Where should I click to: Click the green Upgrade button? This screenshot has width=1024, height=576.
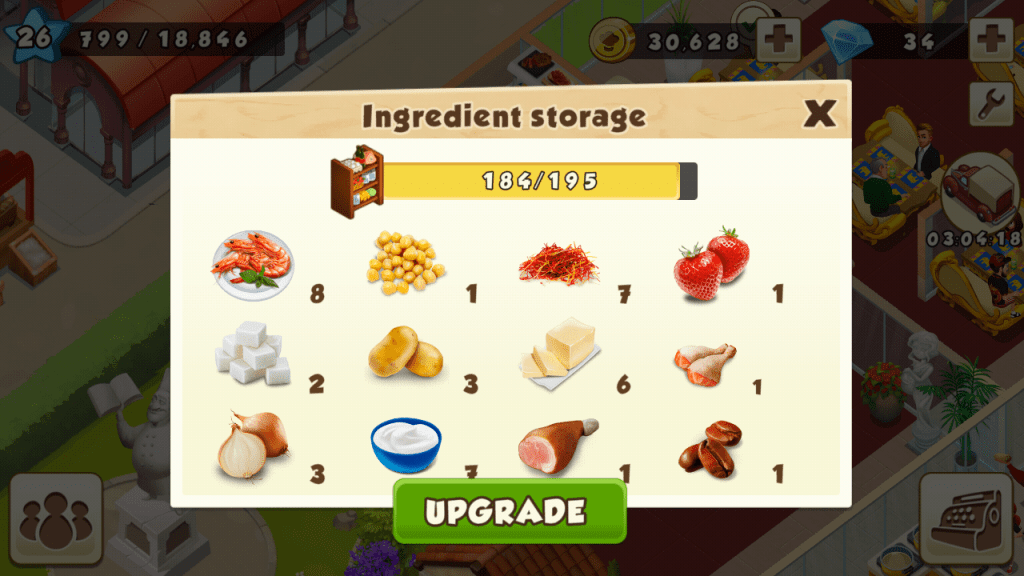click(509, 511)
